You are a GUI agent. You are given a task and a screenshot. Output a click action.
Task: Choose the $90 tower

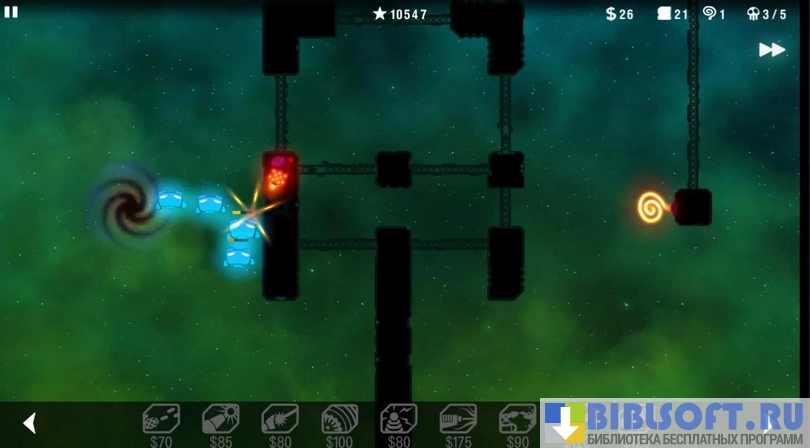coord(517,419)
